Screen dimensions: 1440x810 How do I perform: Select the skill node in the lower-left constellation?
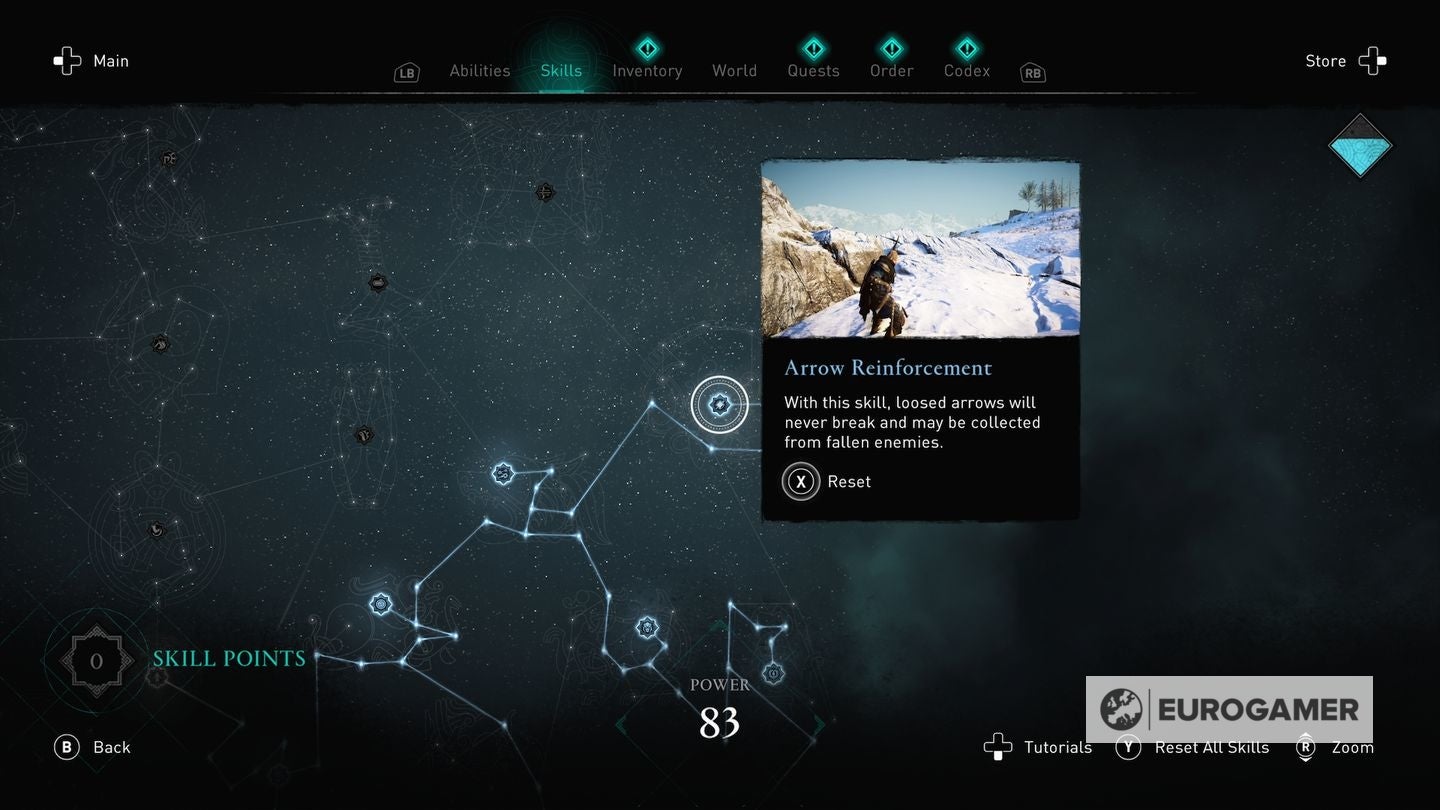pyautogui.click(x=381, y=602)
